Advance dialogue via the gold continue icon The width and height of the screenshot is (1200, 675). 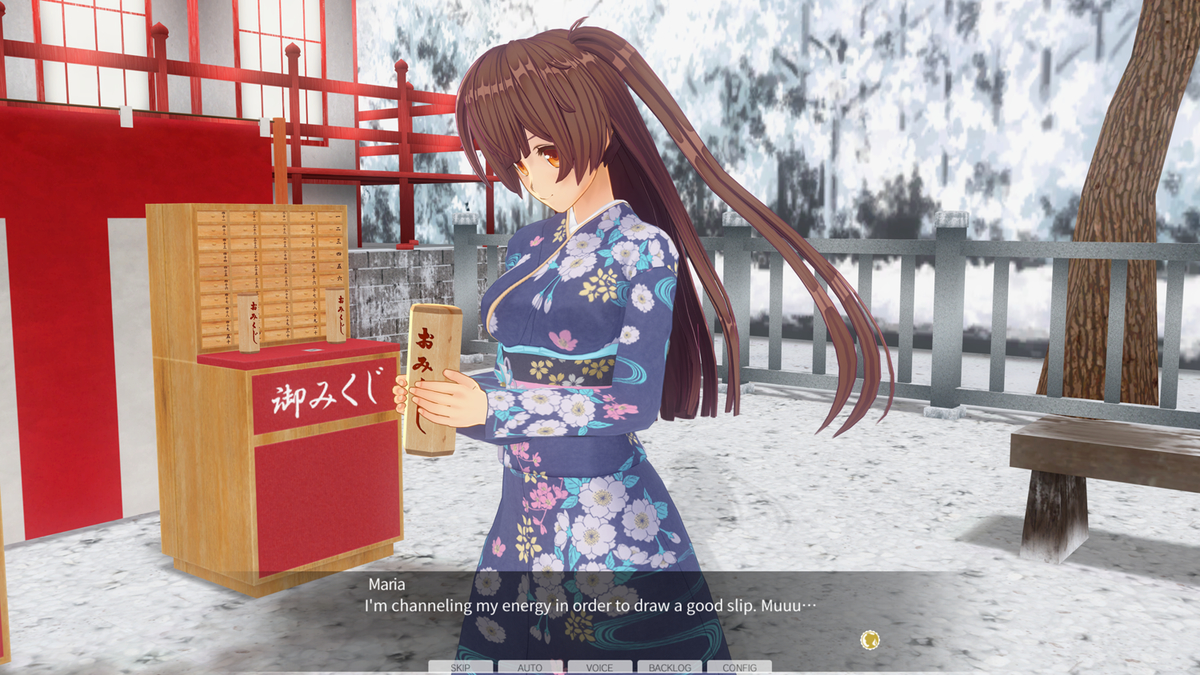pos(870,639)
